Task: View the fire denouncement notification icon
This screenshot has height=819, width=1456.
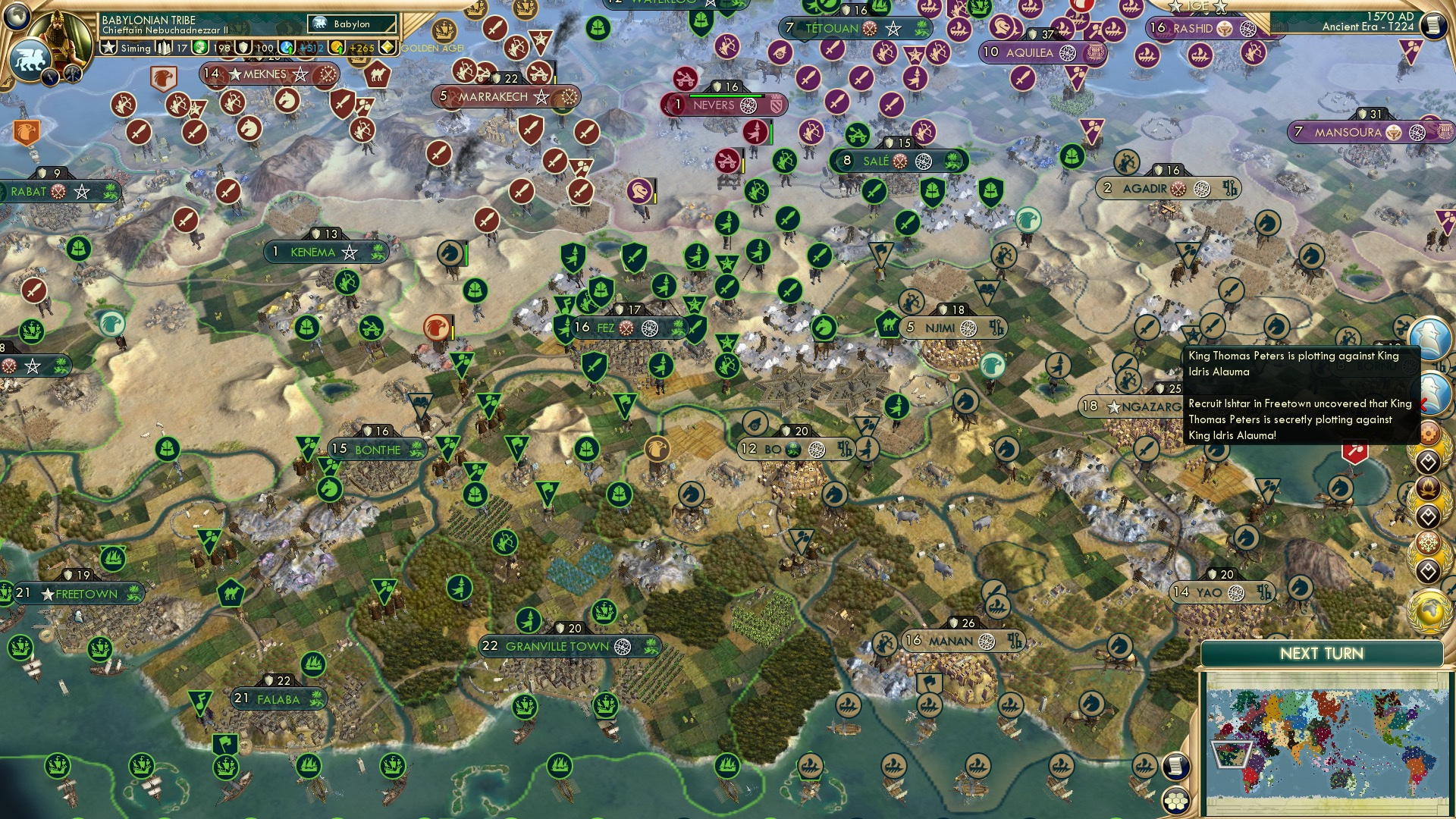Action: [1429, 488]
